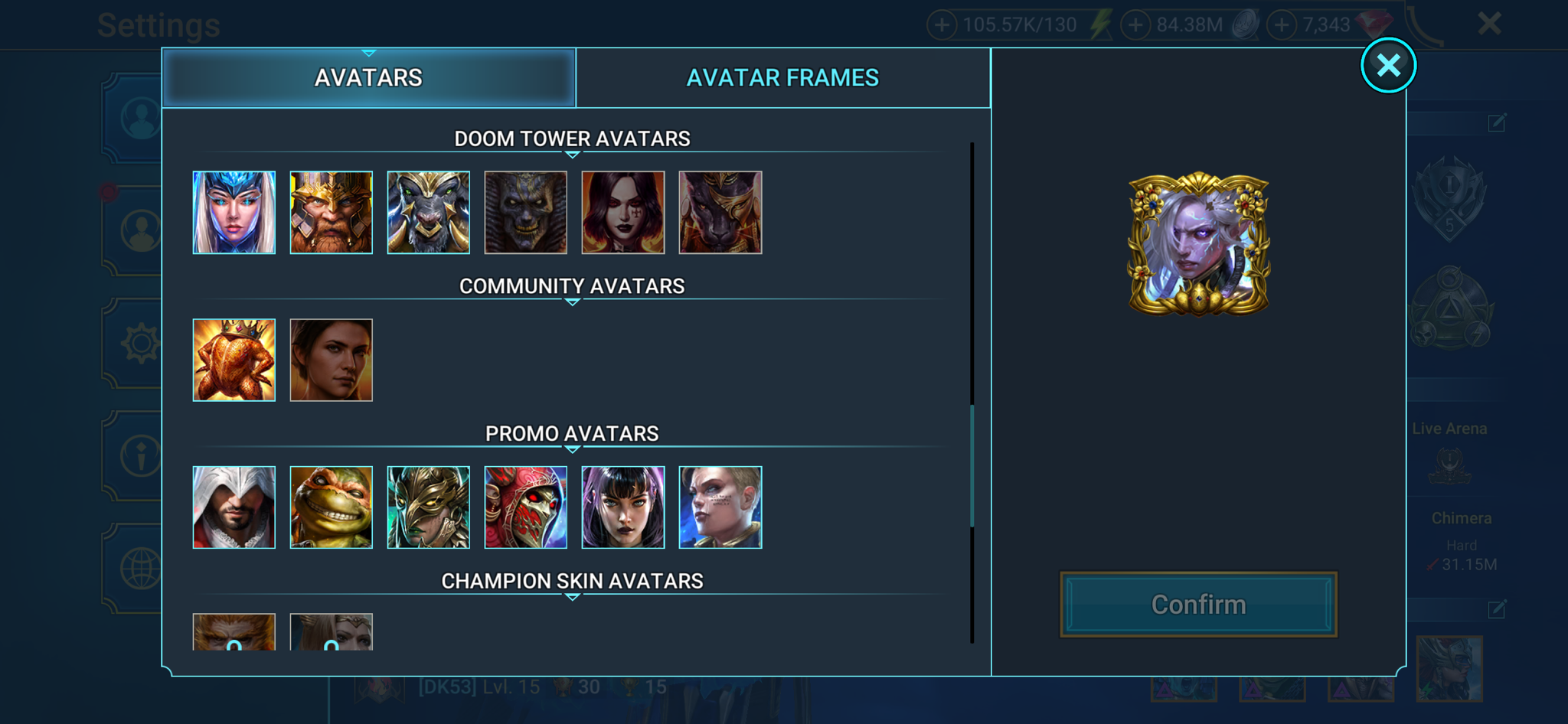Select the Avatars tab
Screen dimensions: 1568x724
coord(368,77)
